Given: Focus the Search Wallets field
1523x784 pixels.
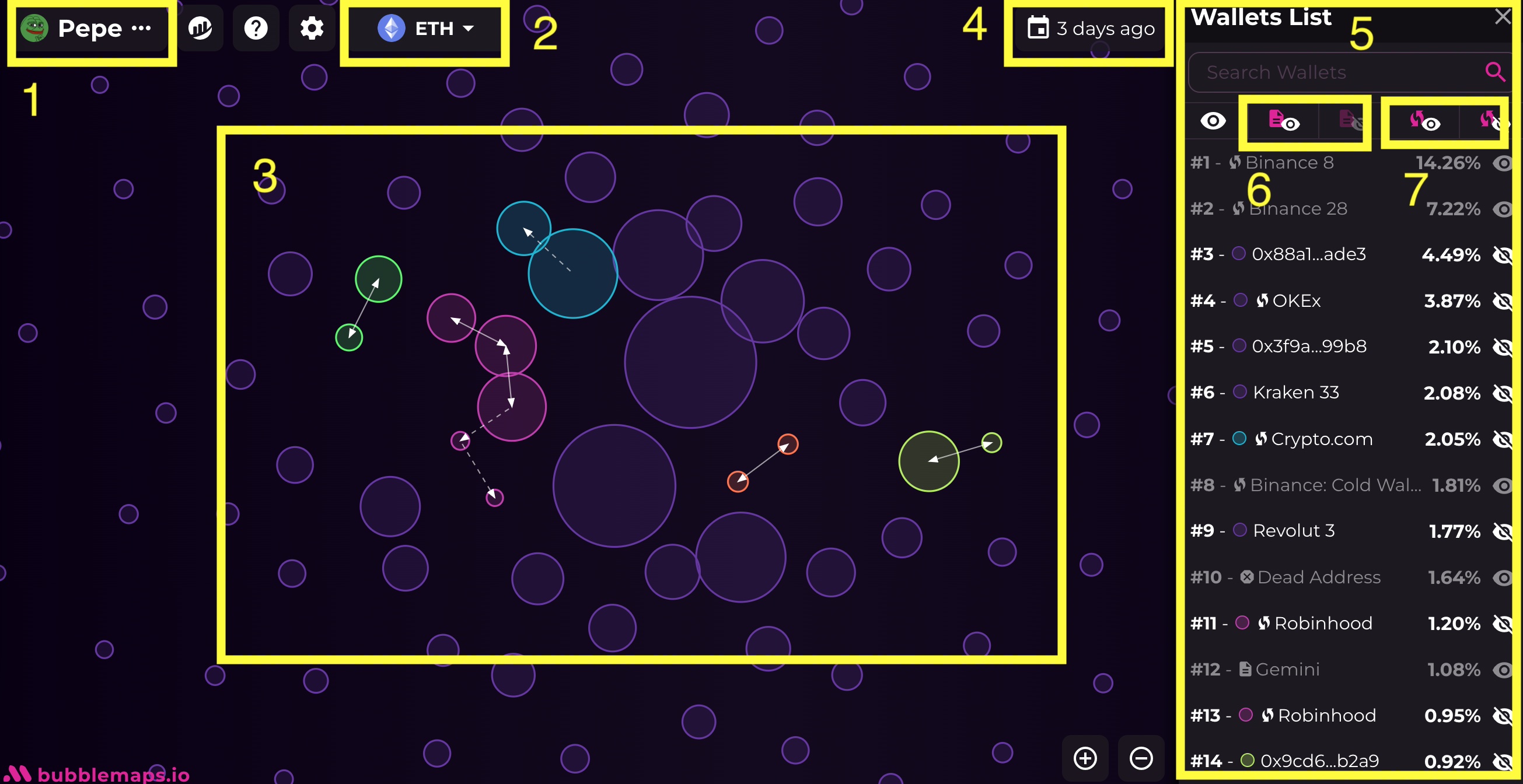Looking at the screenshot, I should pos(1336,72).
